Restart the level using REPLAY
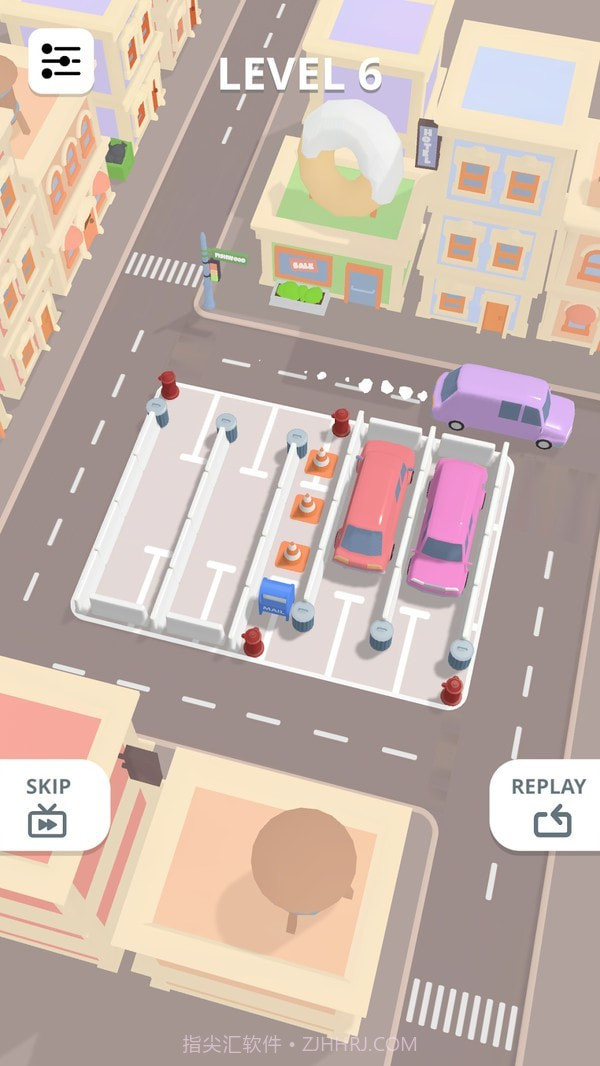The height and width of the screenshot is (1066, 600). pos(548,805)
